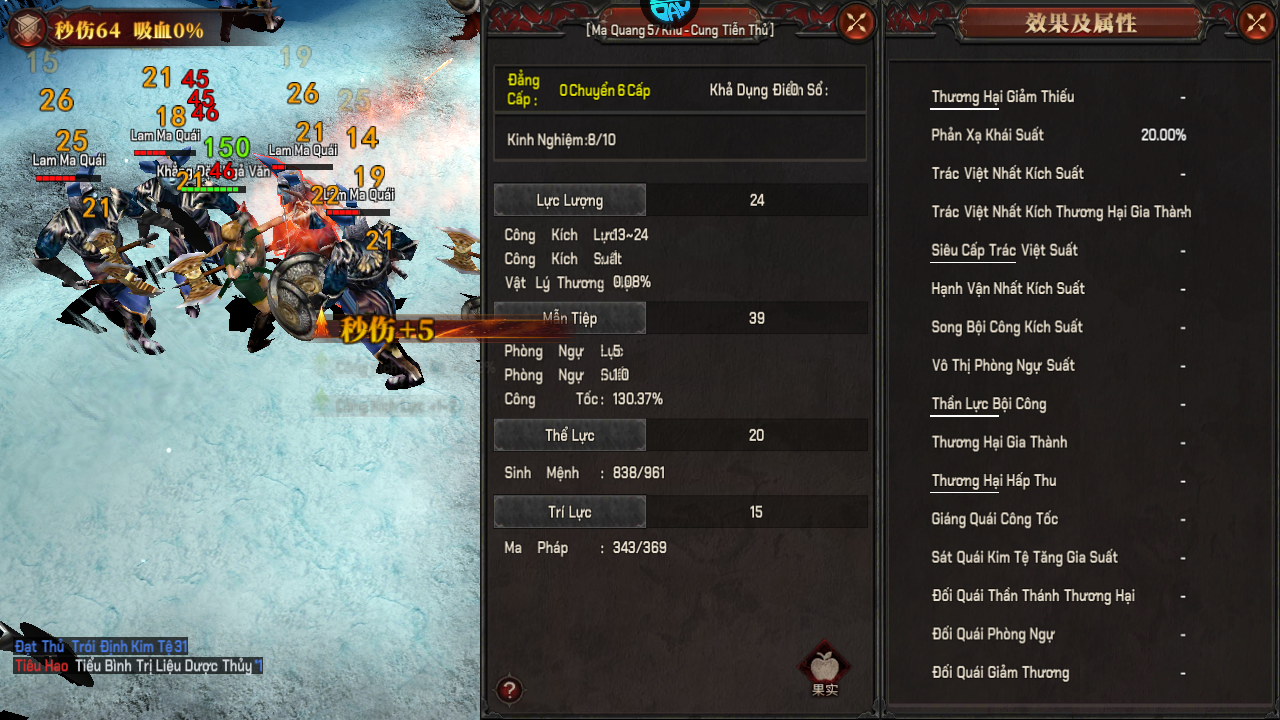Close the effects and attributes panel
The image size is (1280, 720).
1256,22
